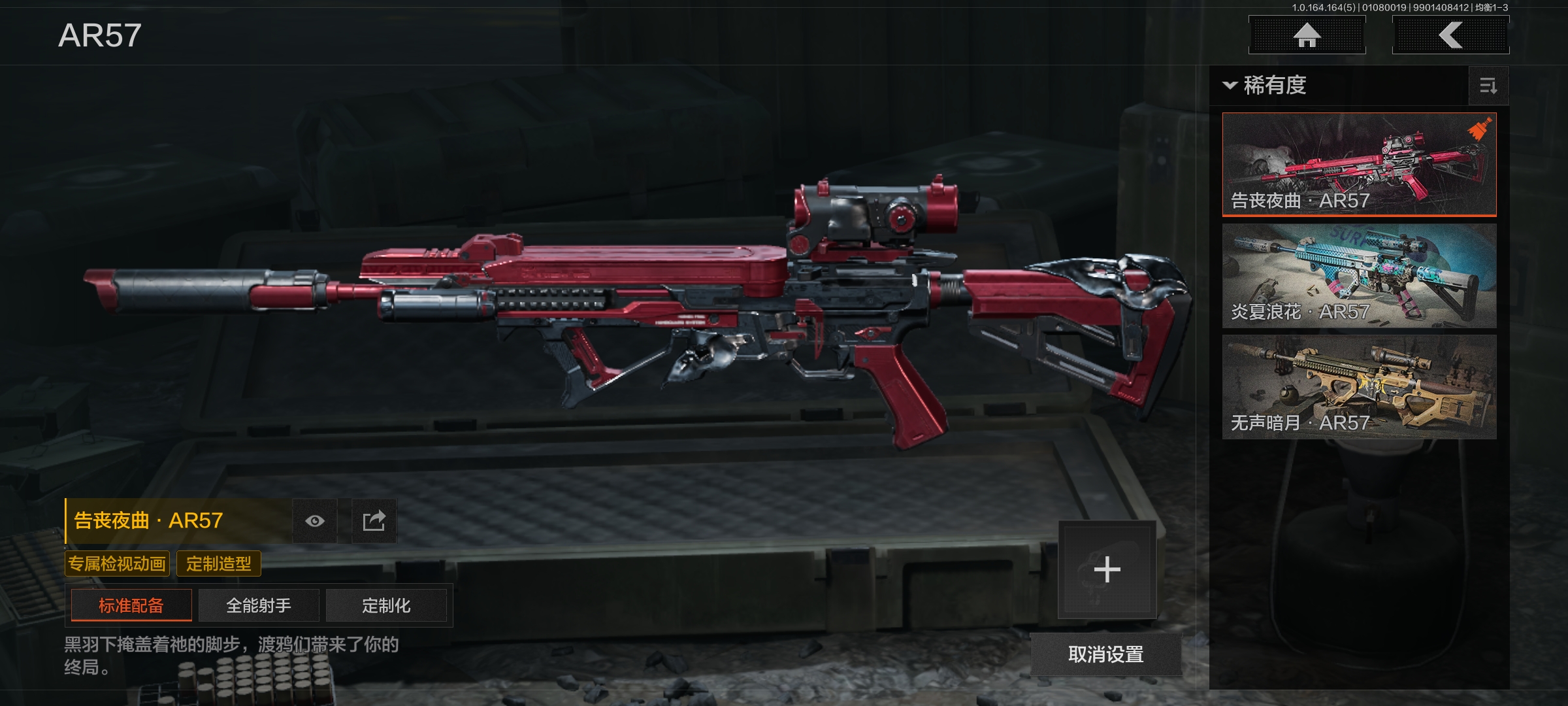Show the 专属检视动画 tag details

[x=117, y=563]
